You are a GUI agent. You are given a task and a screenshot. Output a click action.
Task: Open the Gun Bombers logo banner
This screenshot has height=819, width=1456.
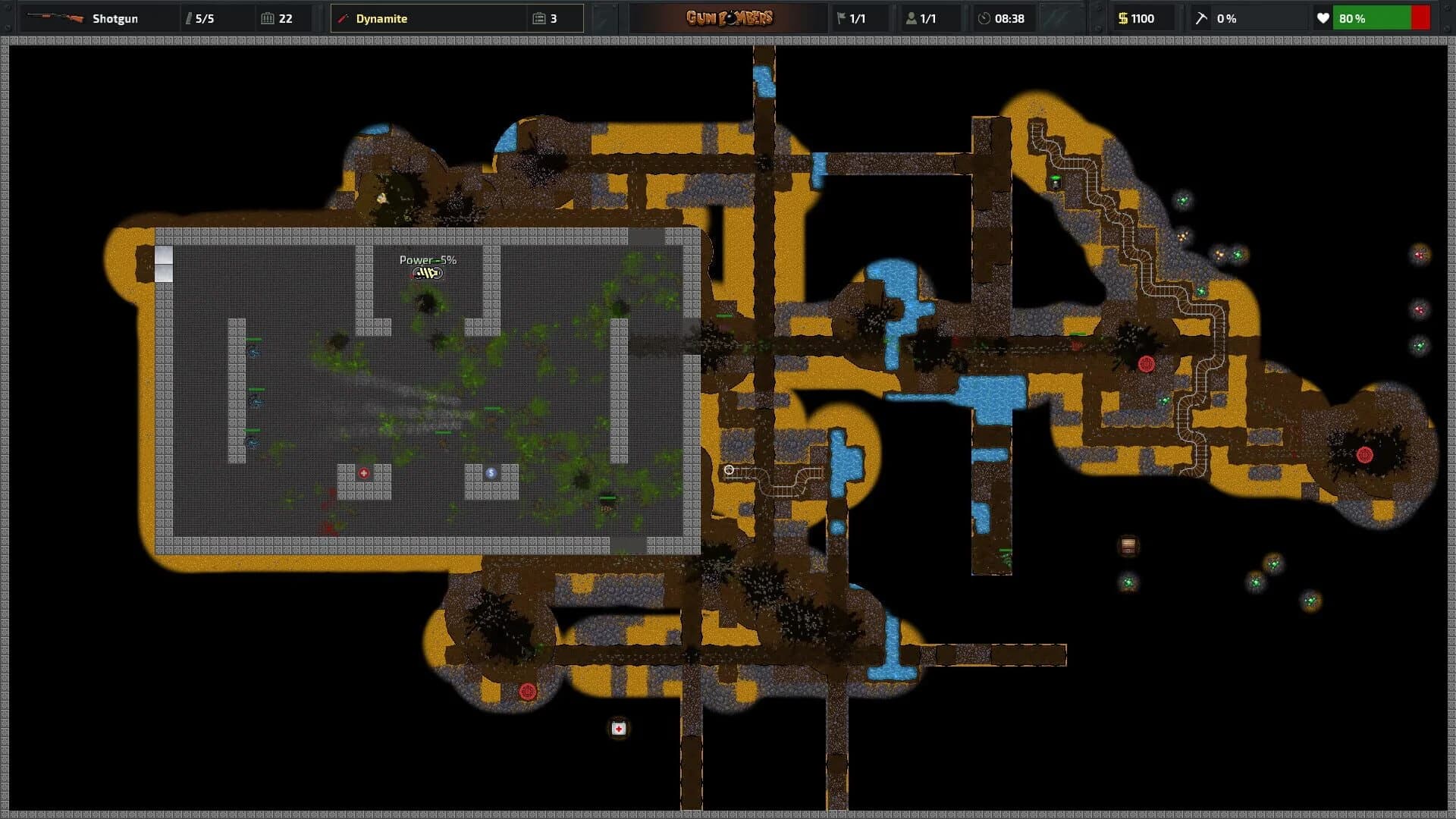point(730,17)
